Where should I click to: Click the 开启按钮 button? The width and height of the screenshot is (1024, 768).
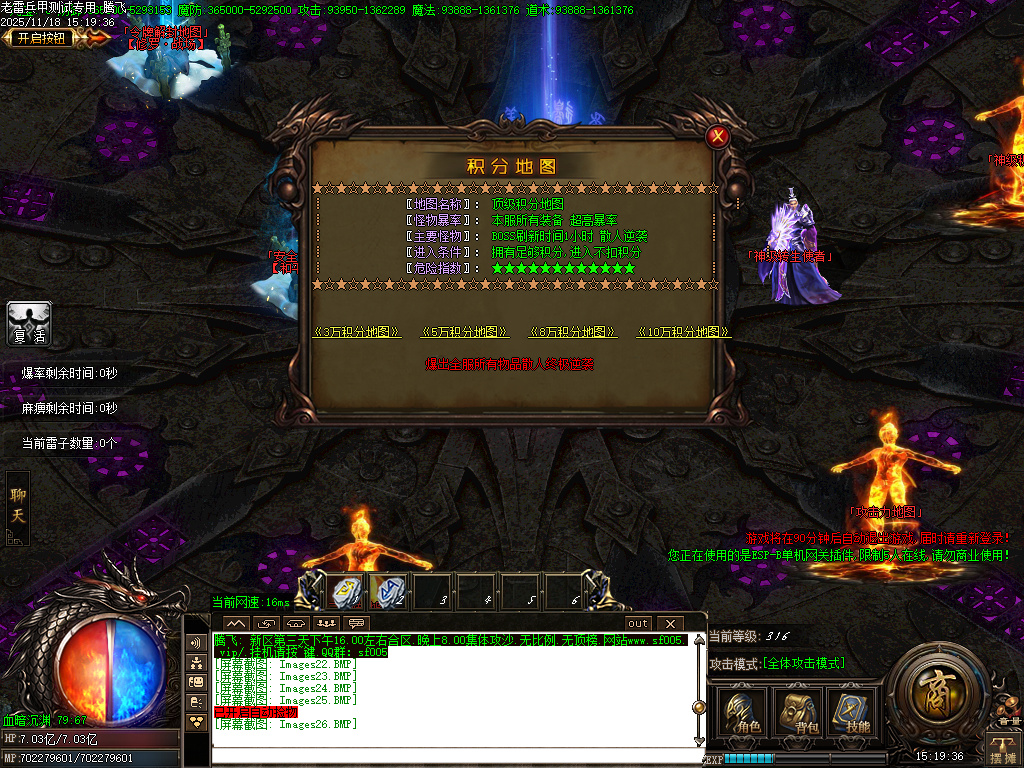click(40, 38)
